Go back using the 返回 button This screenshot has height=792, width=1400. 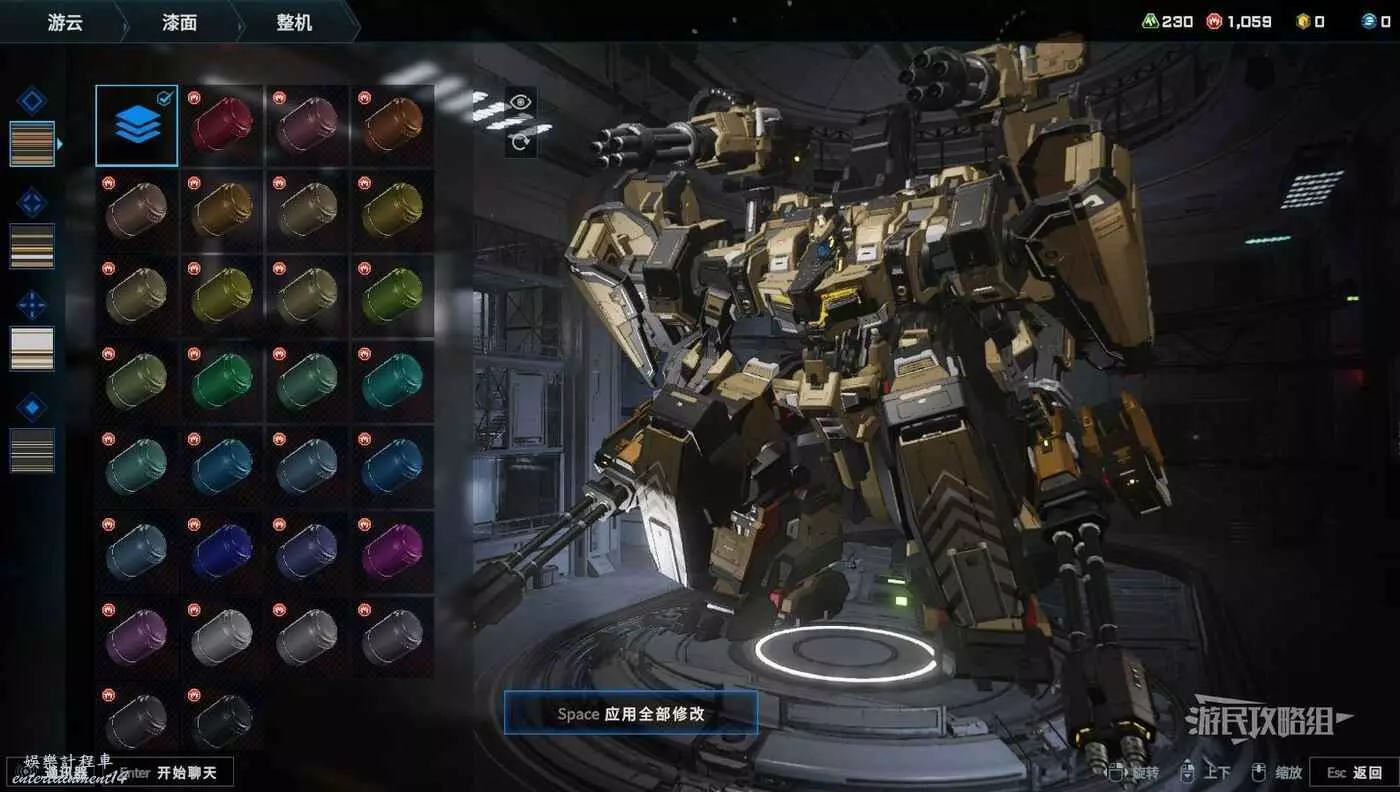[x=1354, y=772]
